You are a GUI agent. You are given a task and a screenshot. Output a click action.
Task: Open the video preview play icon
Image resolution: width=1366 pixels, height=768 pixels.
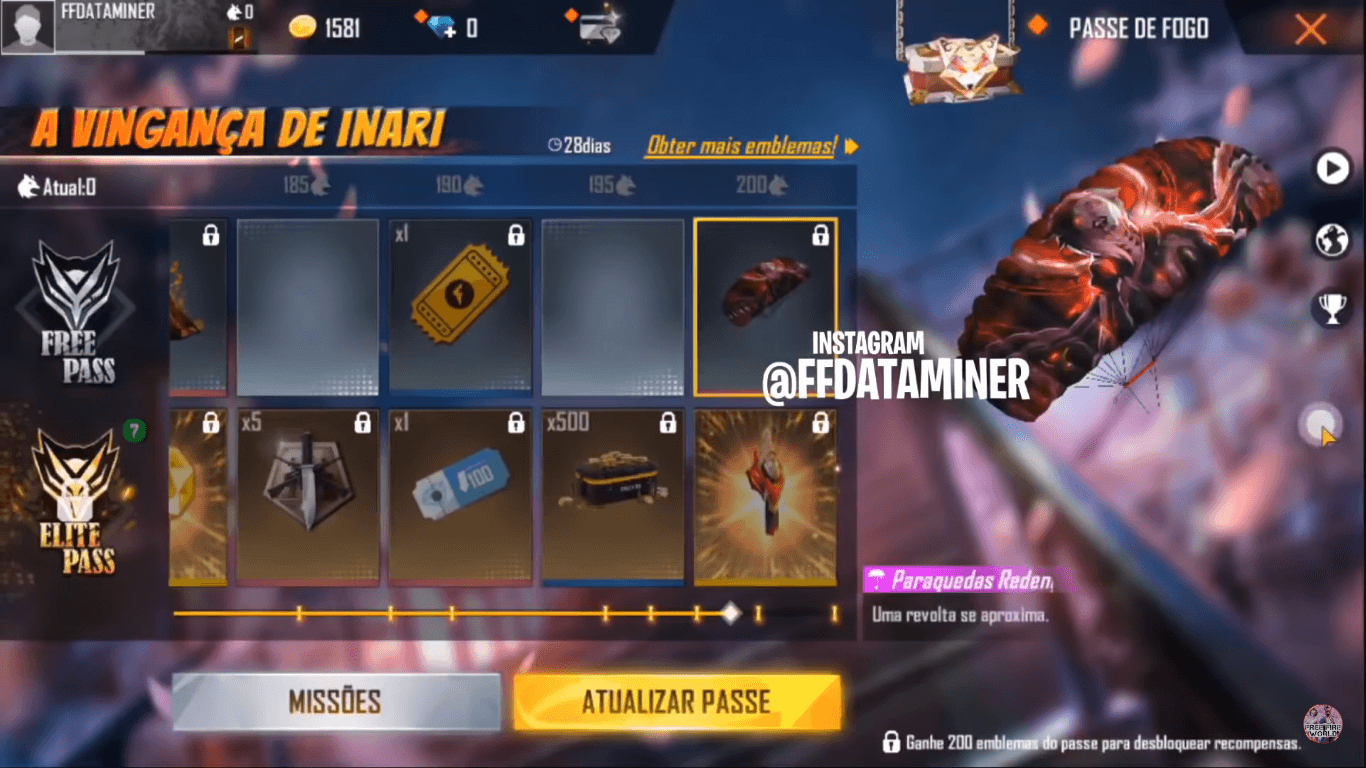click(1331, 170)
